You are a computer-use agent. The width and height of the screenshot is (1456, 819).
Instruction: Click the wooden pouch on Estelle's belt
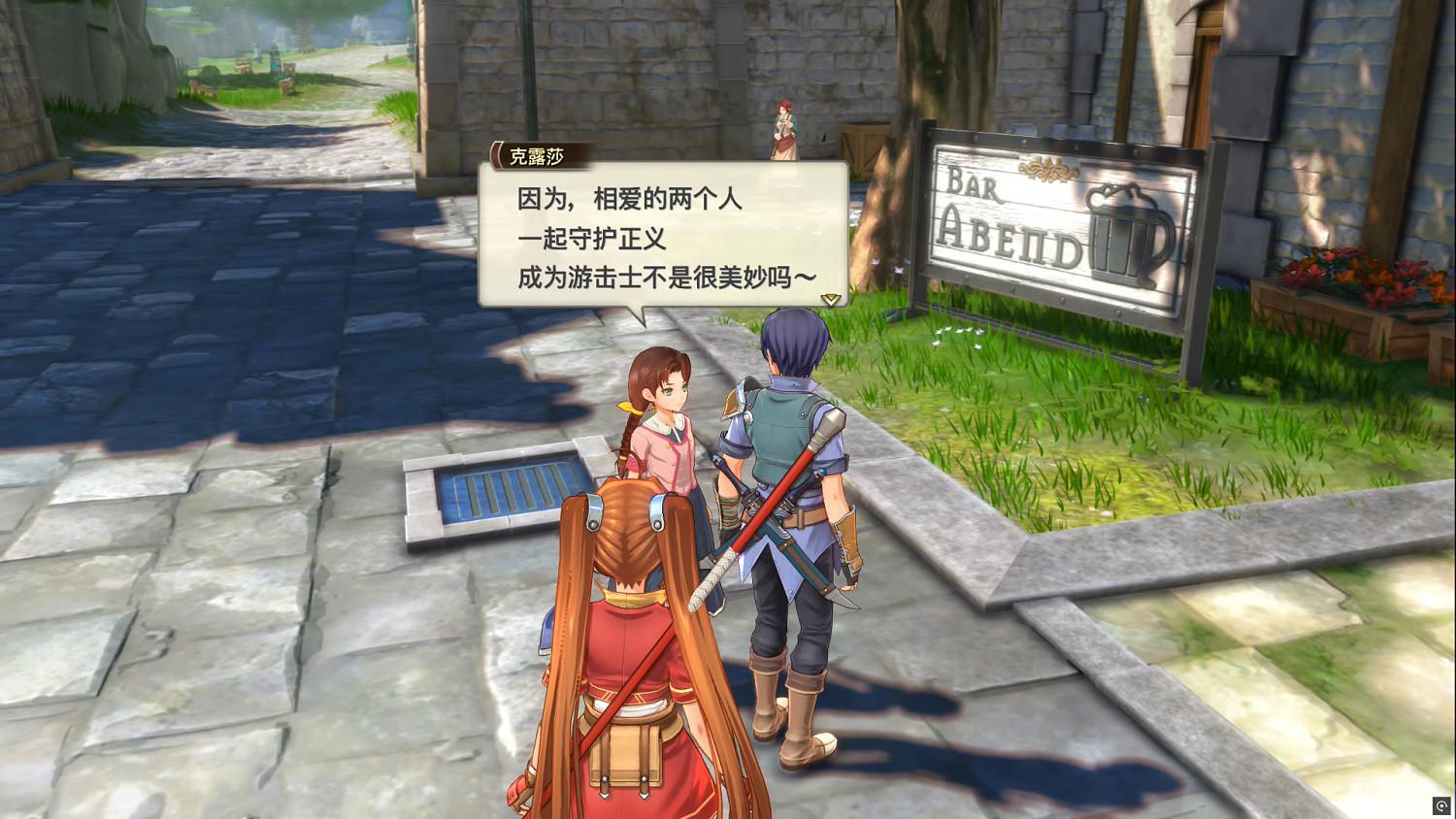click(626, 752)
